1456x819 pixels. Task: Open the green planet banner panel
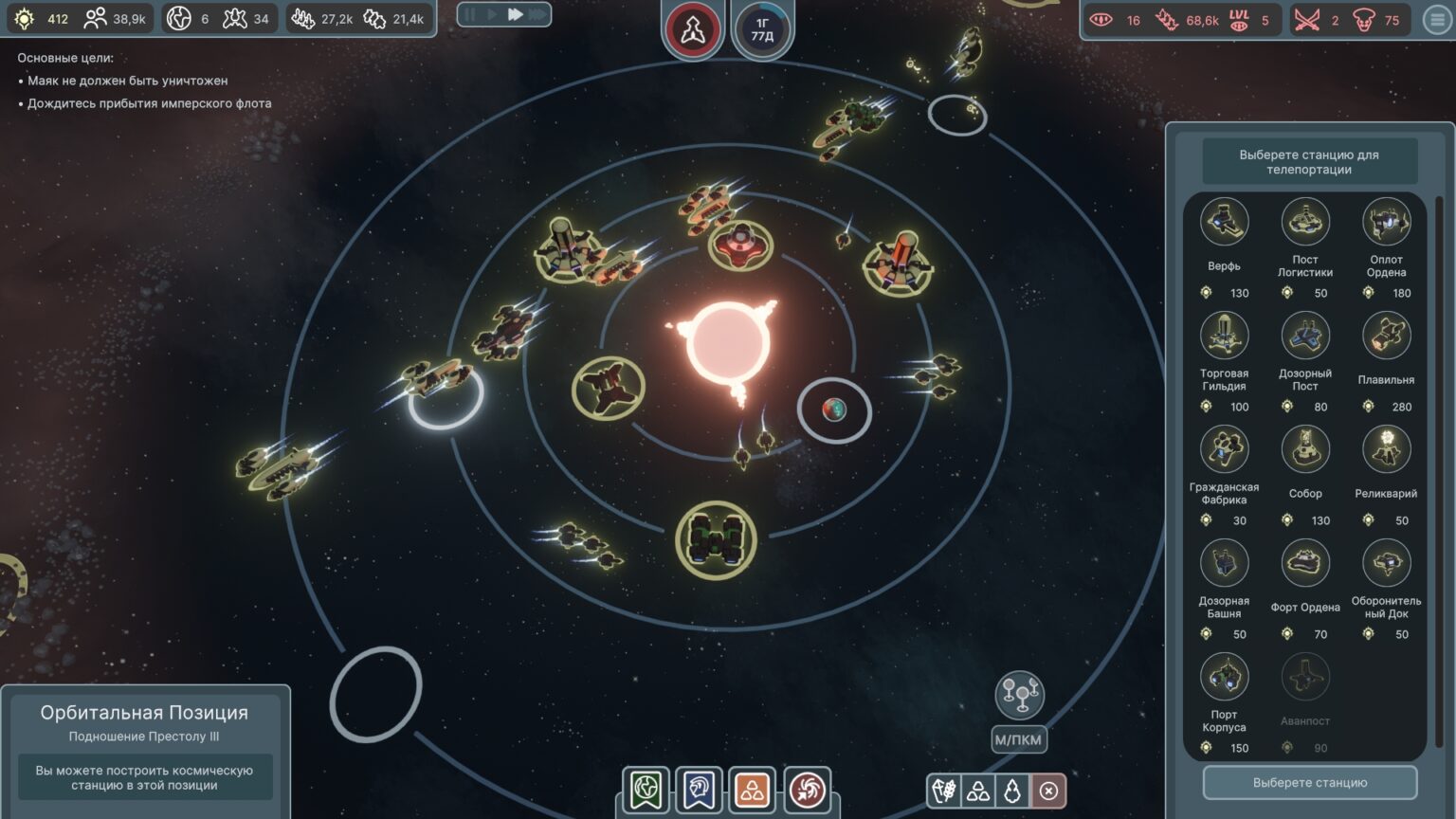coord(646,790)
